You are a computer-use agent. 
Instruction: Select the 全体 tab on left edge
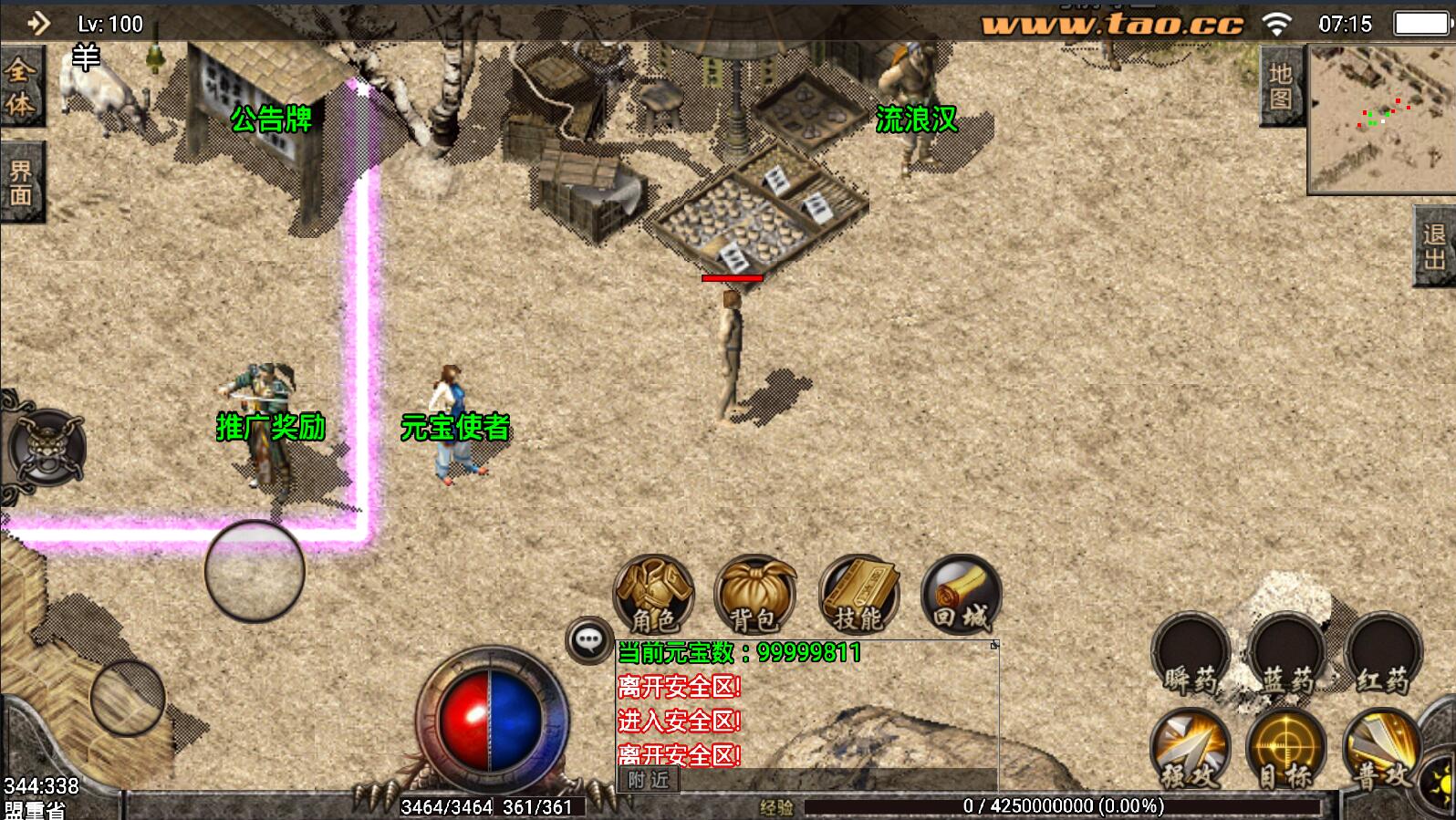pos(20,88)
